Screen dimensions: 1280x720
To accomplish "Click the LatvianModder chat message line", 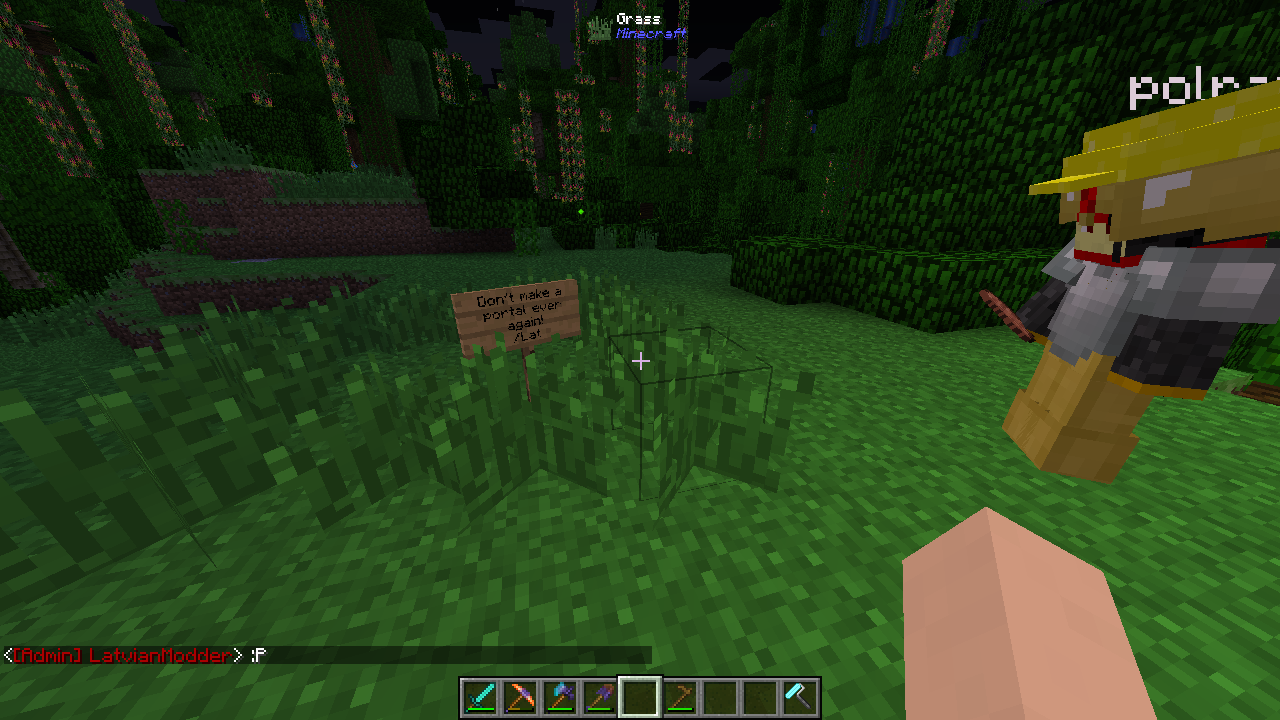I will click(135, 655).
